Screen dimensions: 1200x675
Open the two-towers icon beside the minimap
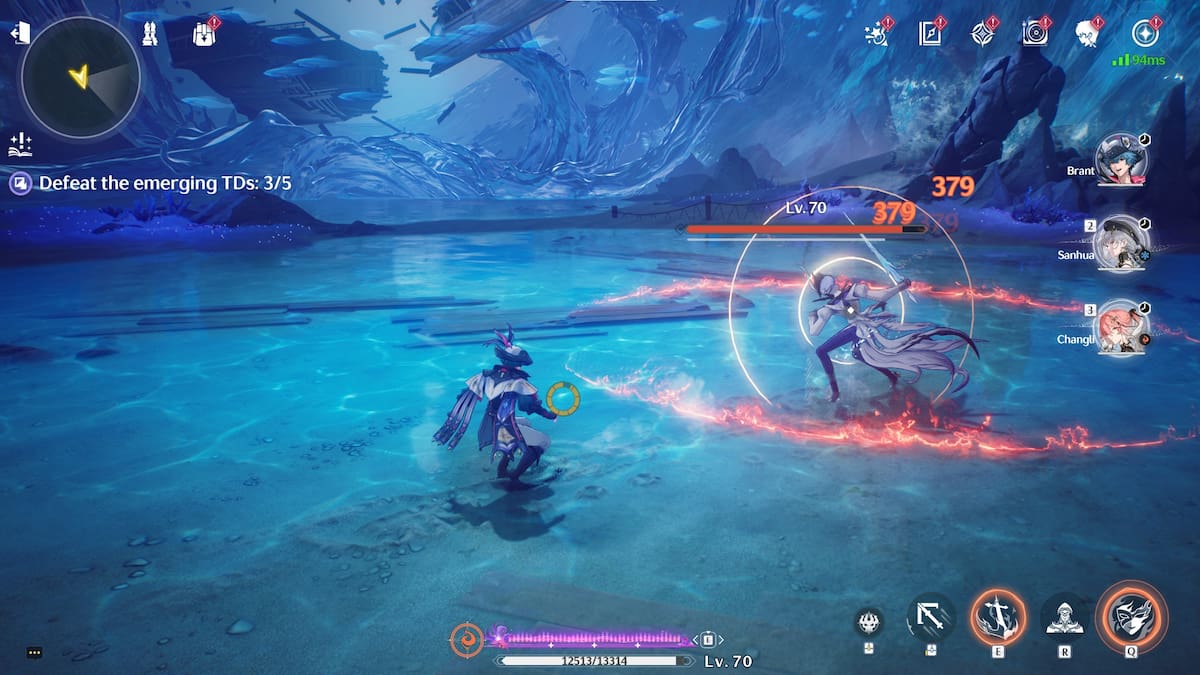click(150, 33)
